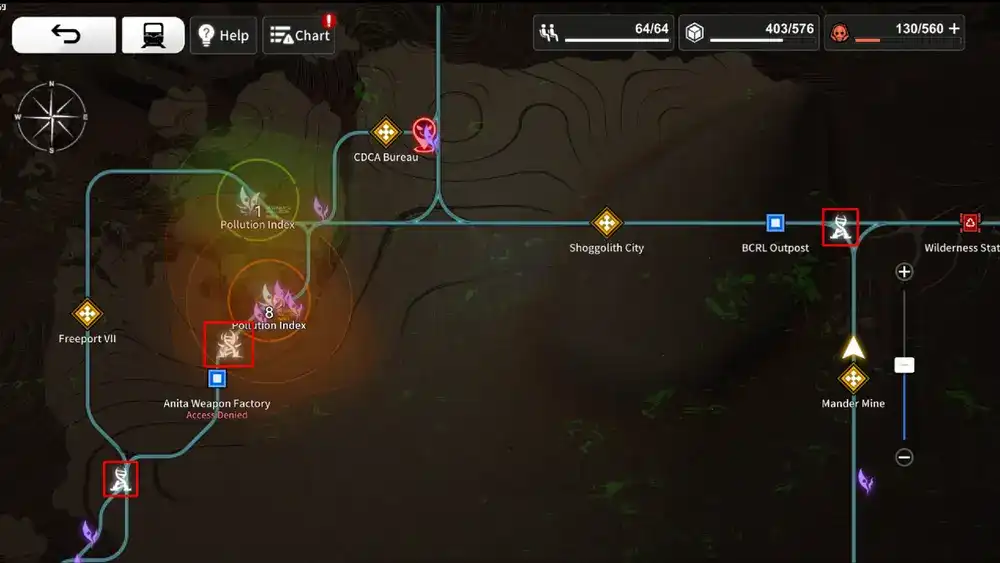Select the CDCA Bureau station marker
Image resolution: width=1000 pixels, height=563 pixels.
pyautogui.click(x=386, y=132)
